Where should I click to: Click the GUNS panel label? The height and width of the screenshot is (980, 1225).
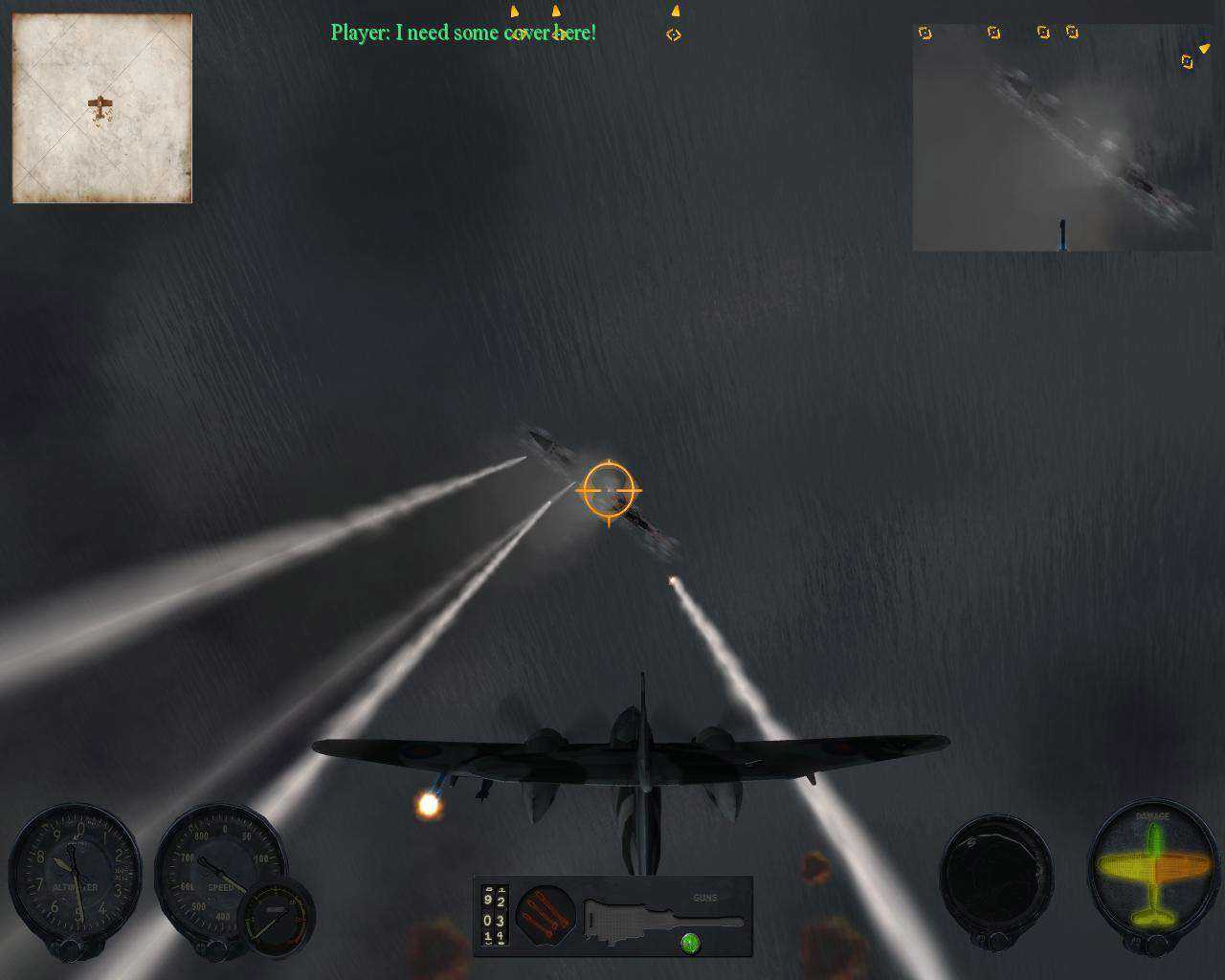[x=705, y=898]
